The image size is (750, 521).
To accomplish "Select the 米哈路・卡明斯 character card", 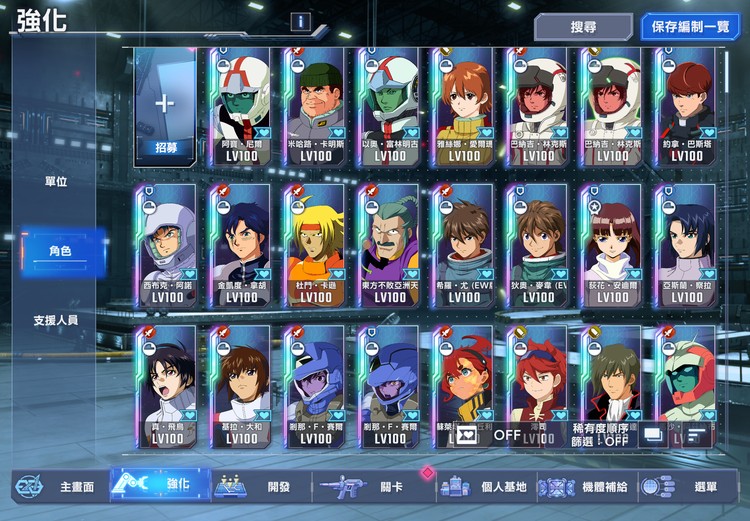I will pyautogui.click(x=315, y=107).
